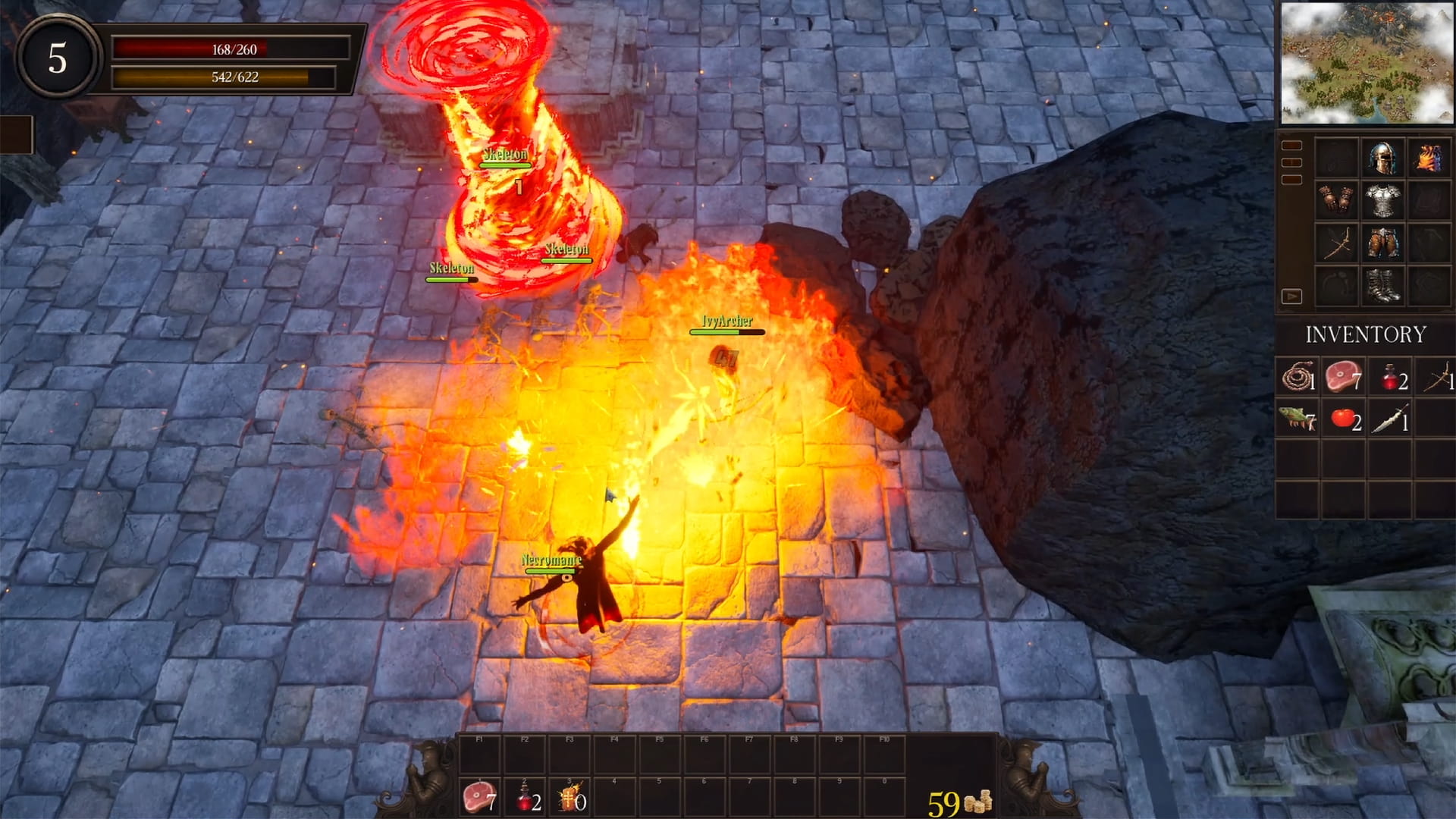Select the equipped metal boots

(x=1382, y=286)
